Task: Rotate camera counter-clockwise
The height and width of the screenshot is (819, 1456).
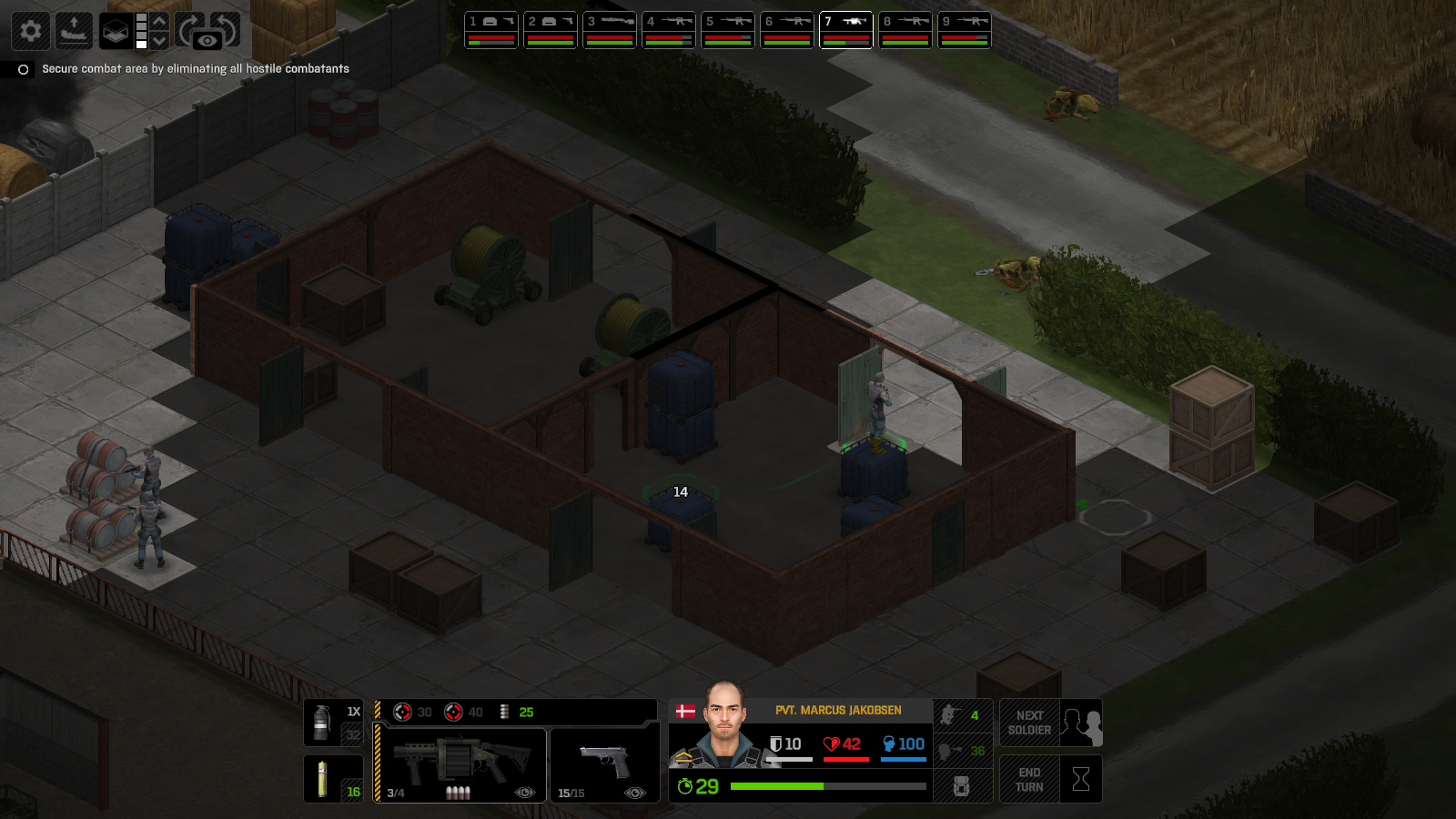Action: tap(227, 27)
